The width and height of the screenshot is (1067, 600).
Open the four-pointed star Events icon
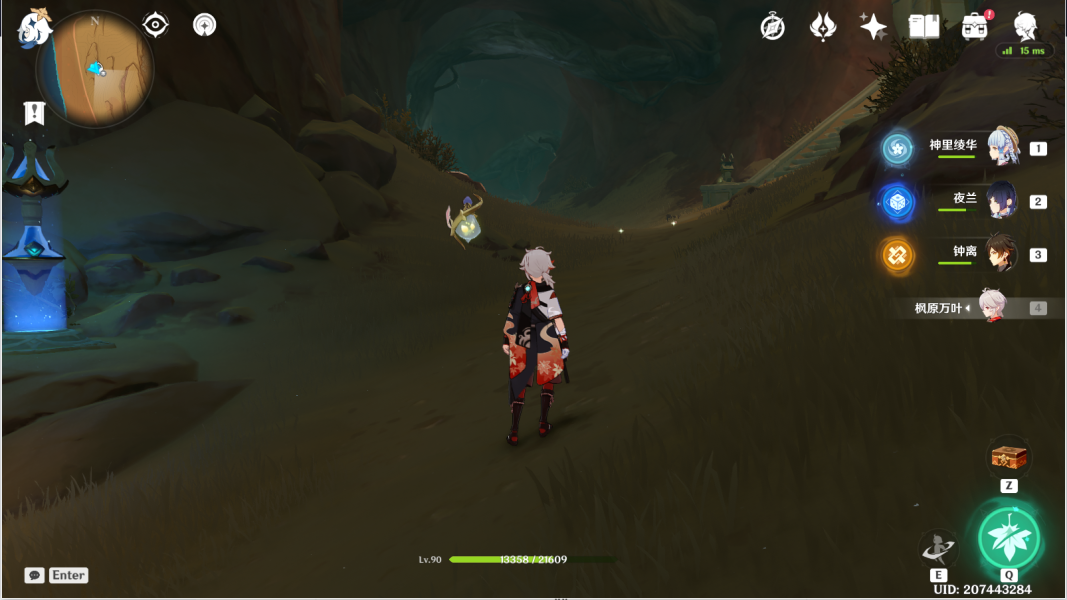(873, 27)
